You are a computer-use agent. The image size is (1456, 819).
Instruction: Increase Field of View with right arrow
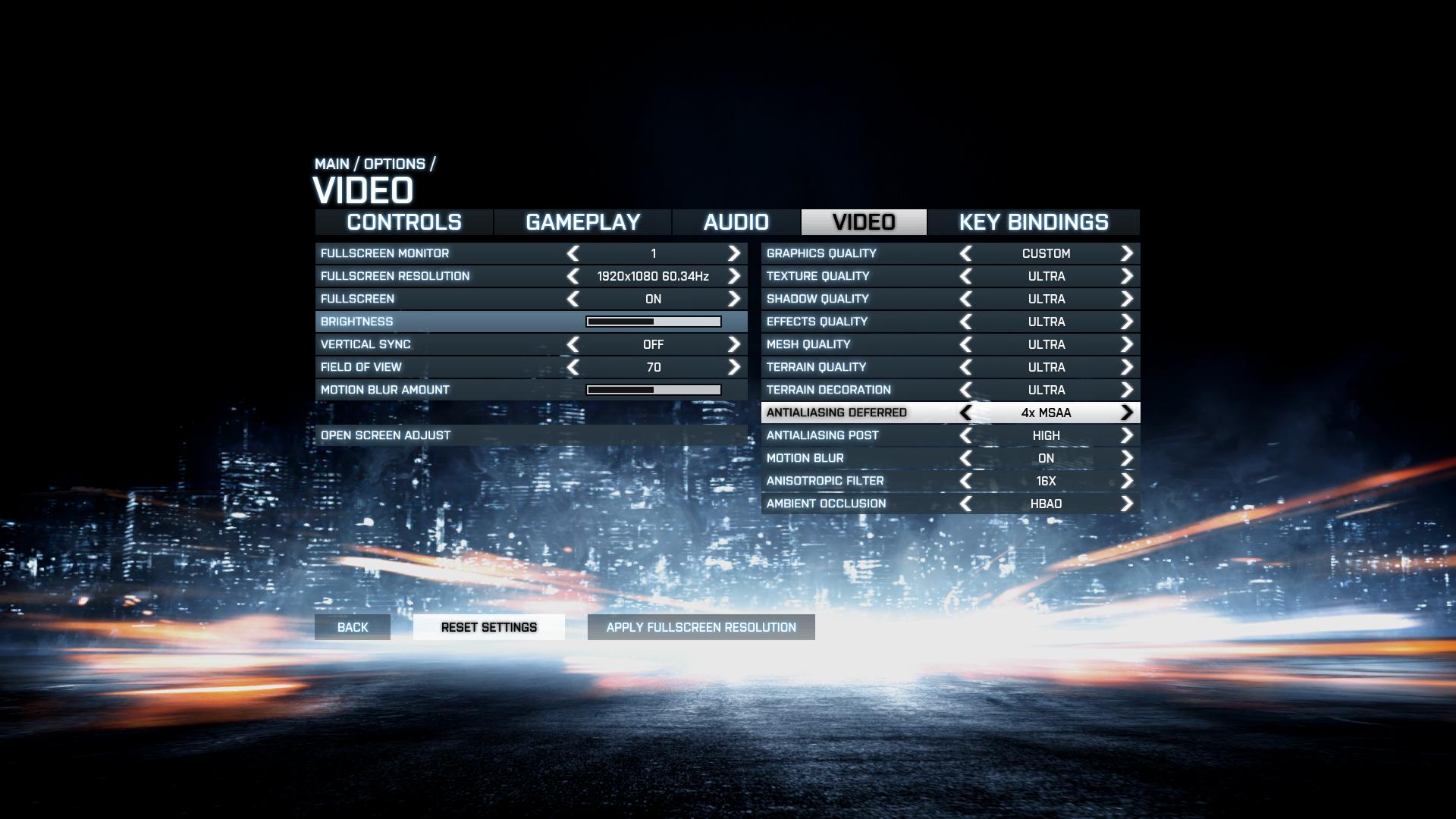coord(733,367)
